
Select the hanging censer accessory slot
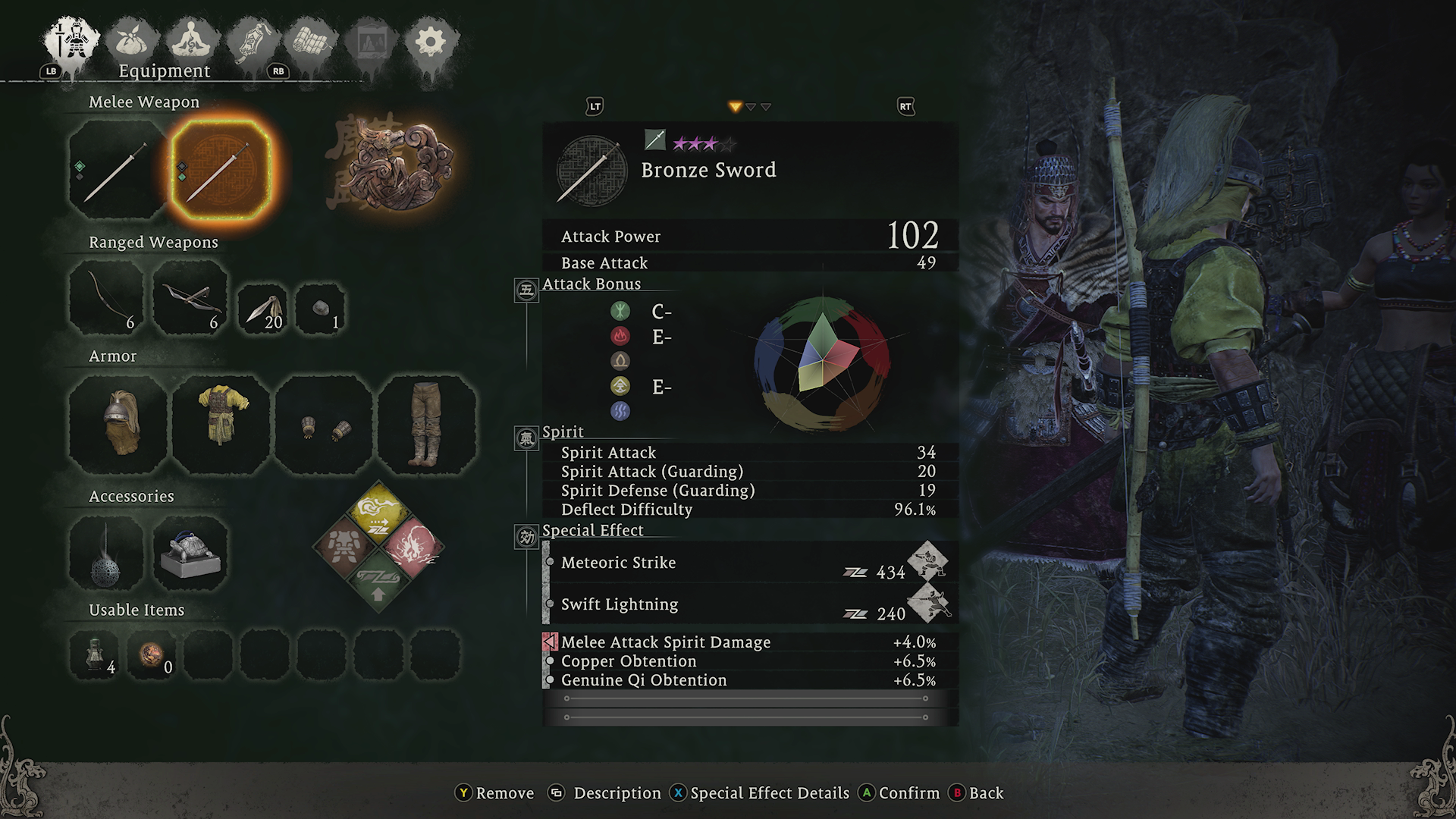coord(107,554)
